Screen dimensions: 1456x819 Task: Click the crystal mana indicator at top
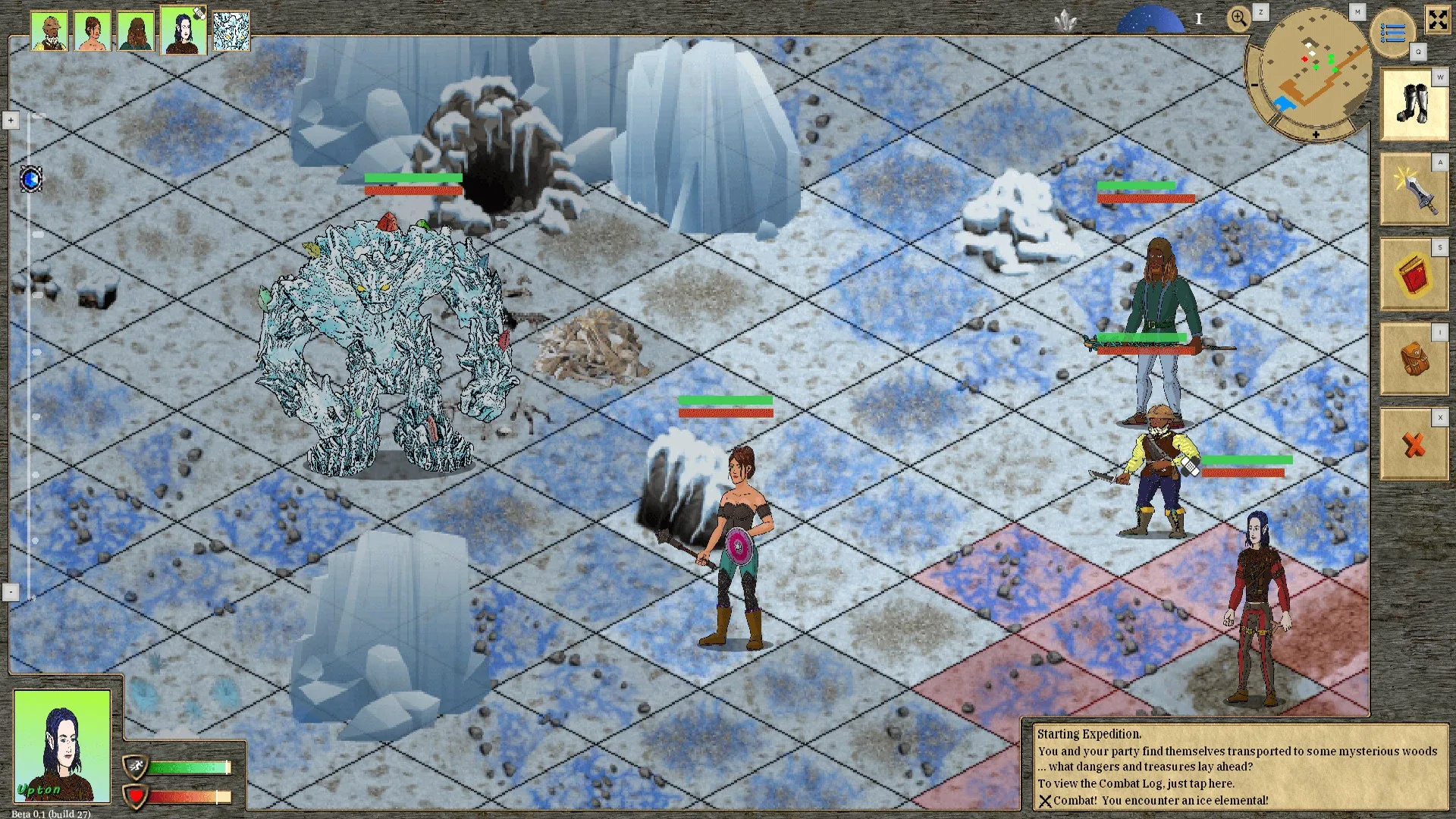[1065, 19]
